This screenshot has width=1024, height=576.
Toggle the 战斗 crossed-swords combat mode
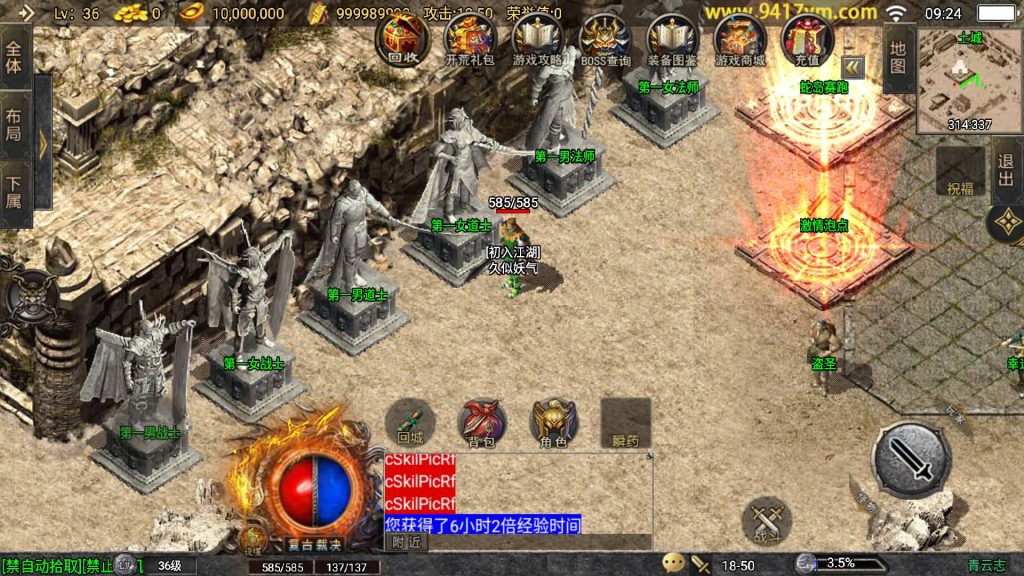(767, 521)
